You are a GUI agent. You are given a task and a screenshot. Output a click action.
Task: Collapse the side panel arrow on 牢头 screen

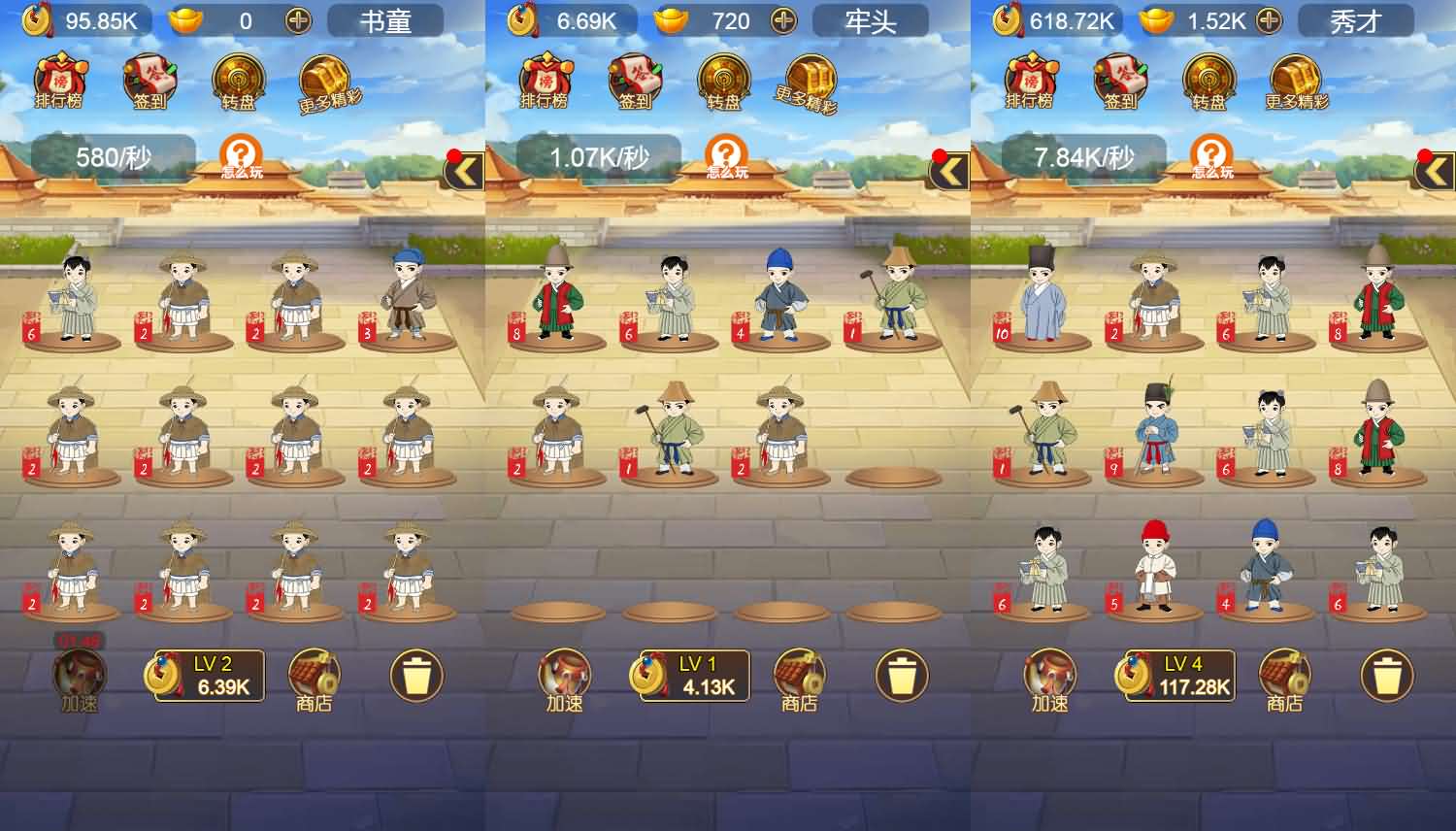(951, 168)
